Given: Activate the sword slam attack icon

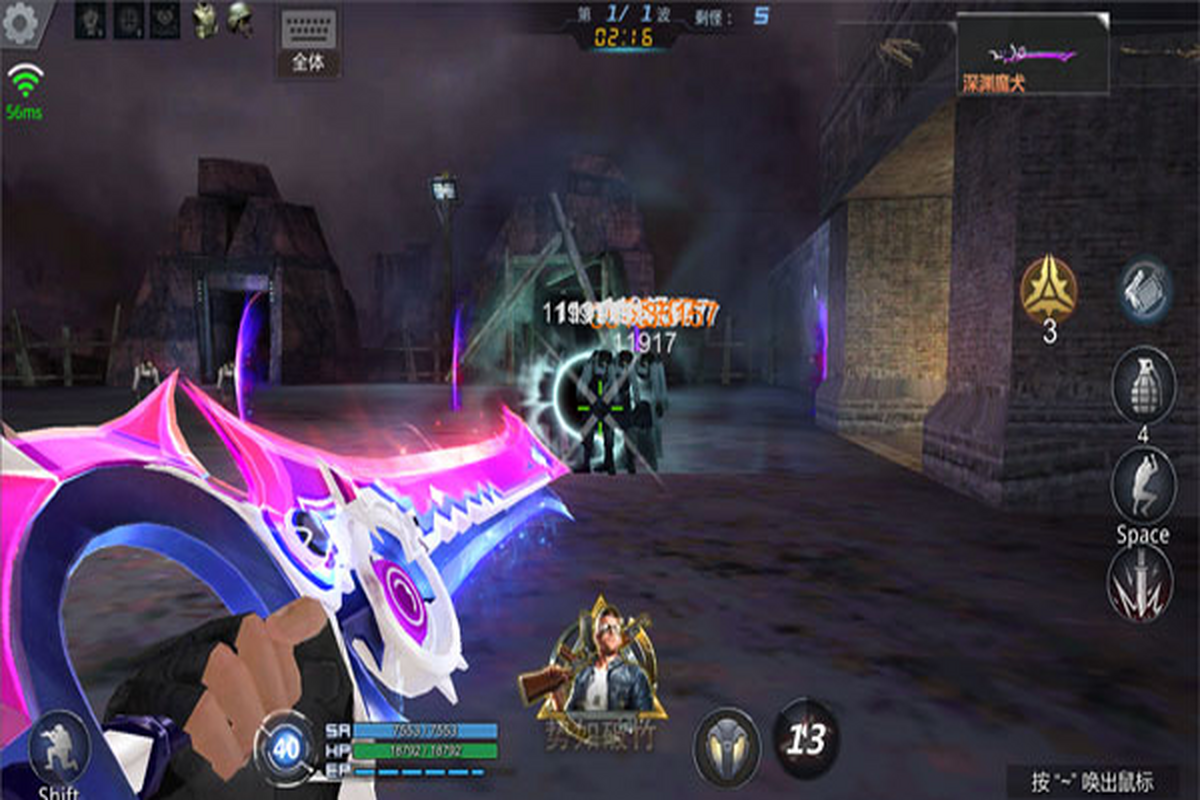Looking at the screenshot, I should coord(1140,583).
